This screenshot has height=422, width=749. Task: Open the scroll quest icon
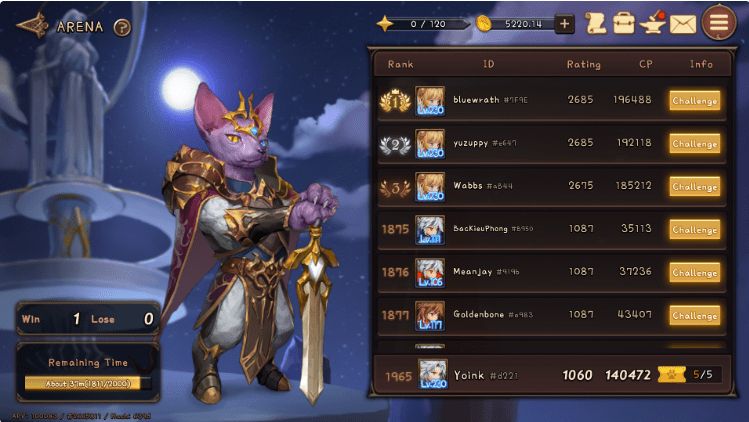(596, 23)
